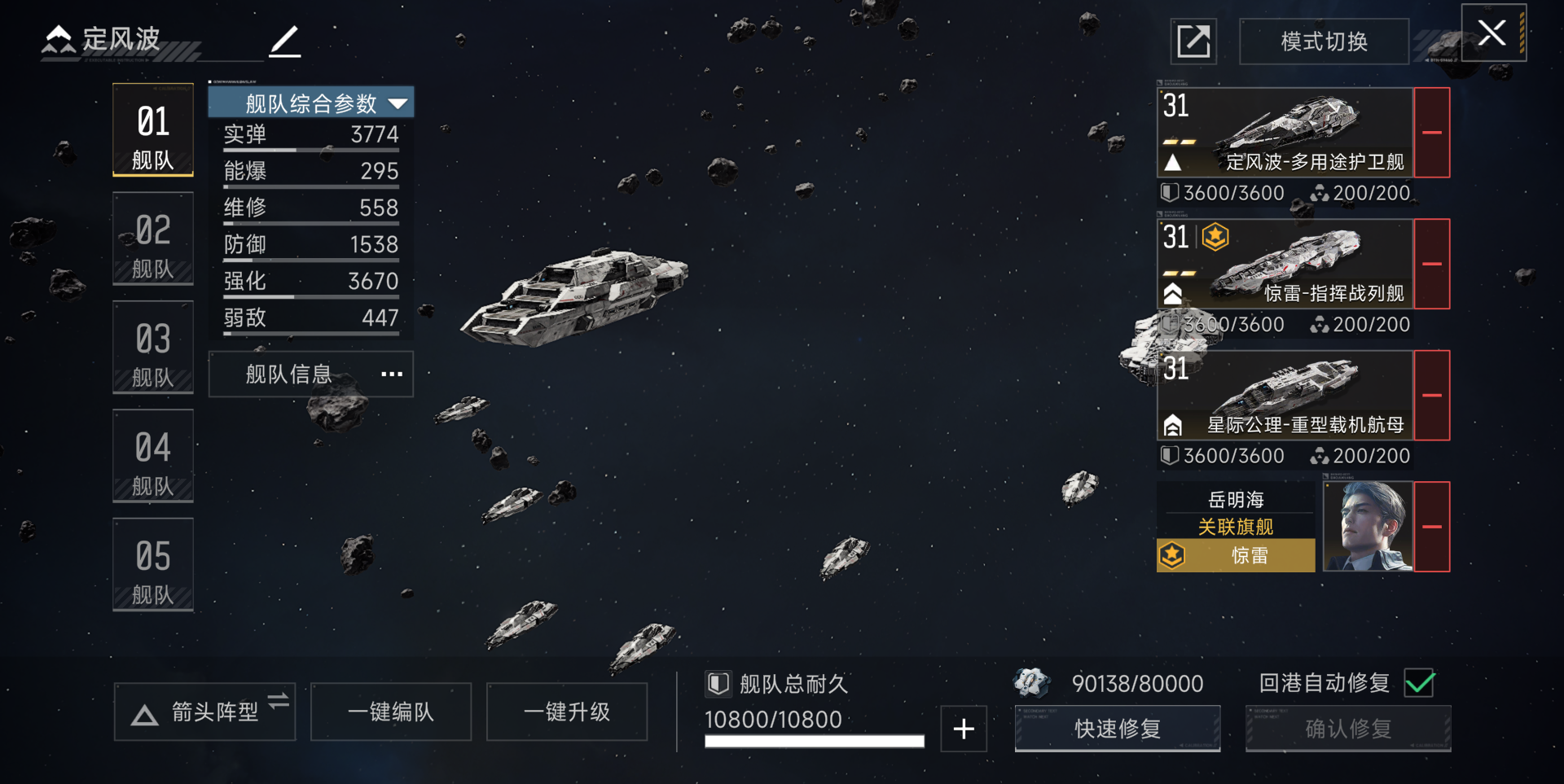The width and height of the screenshot is (1564, 784).
Task: Switch to the 02 舰队 tab
Action: point(153,239)
